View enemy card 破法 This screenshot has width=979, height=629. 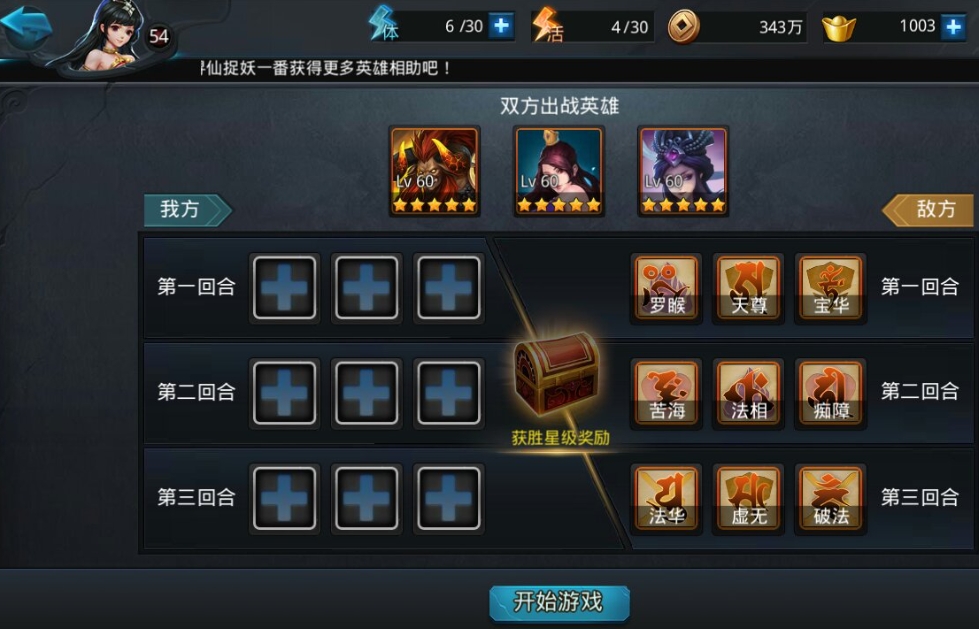click(831, 497)
